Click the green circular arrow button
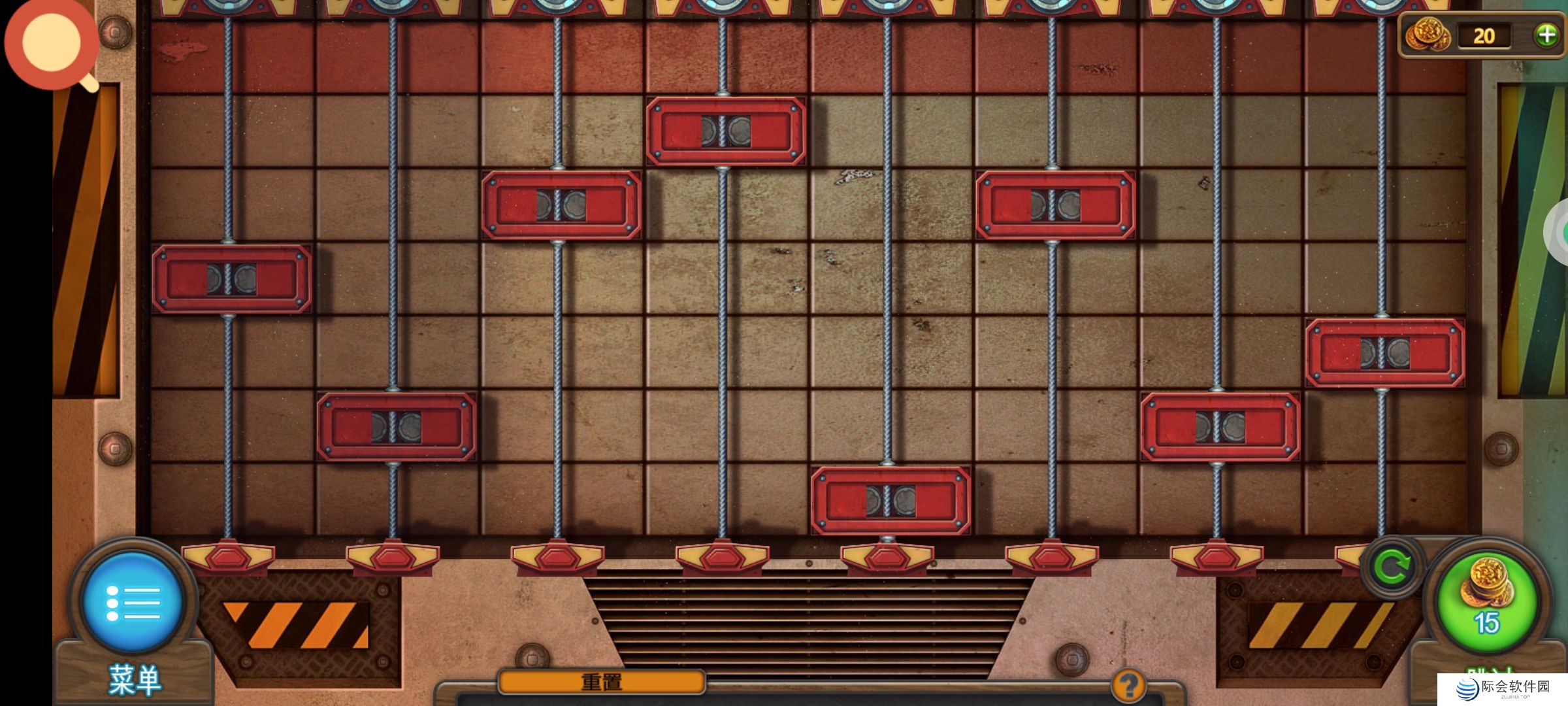The height and width of the screenshot is (706, 1568). pos(1392,567)
